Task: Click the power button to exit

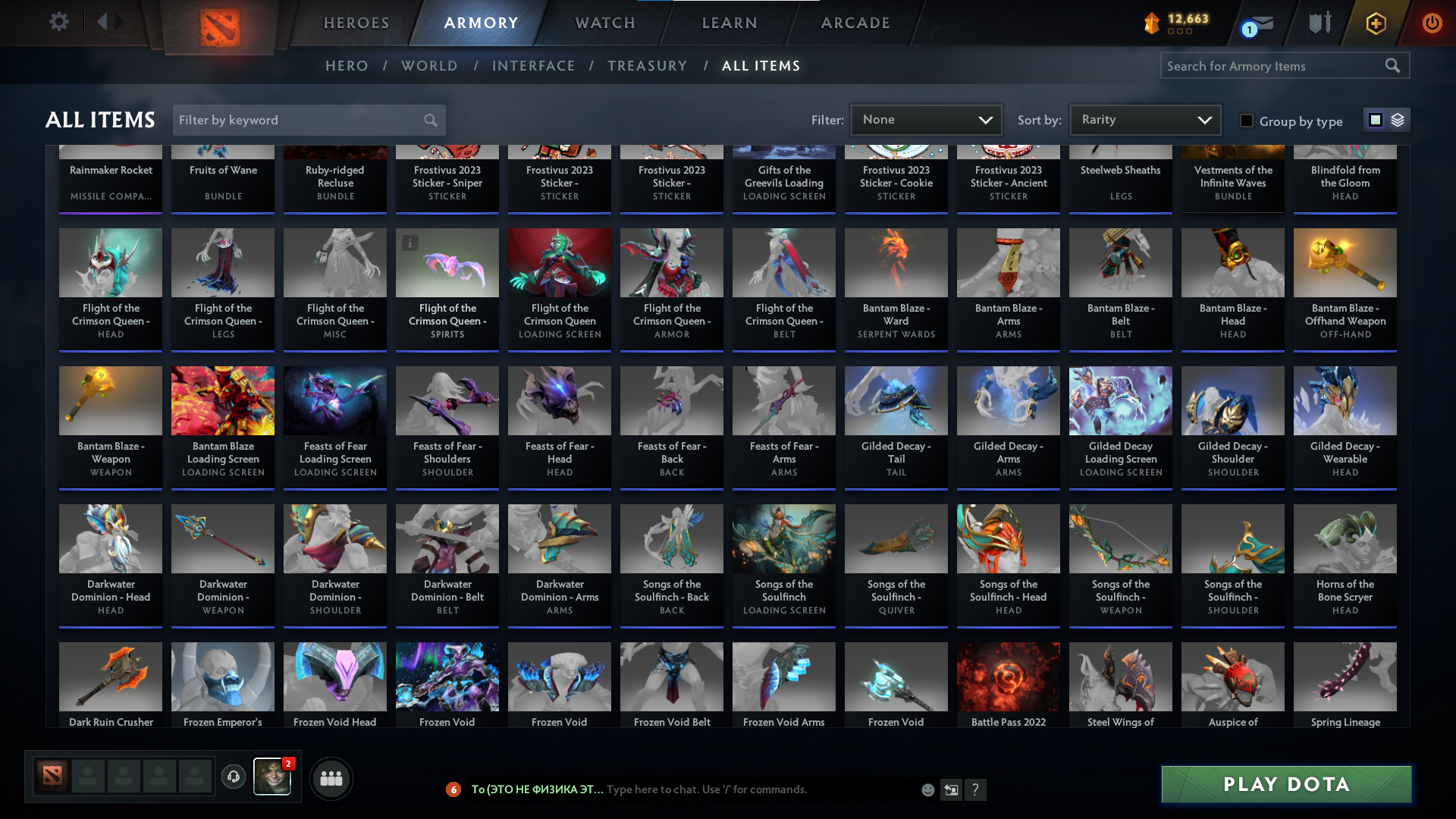Action: [x=1432, y=23]
